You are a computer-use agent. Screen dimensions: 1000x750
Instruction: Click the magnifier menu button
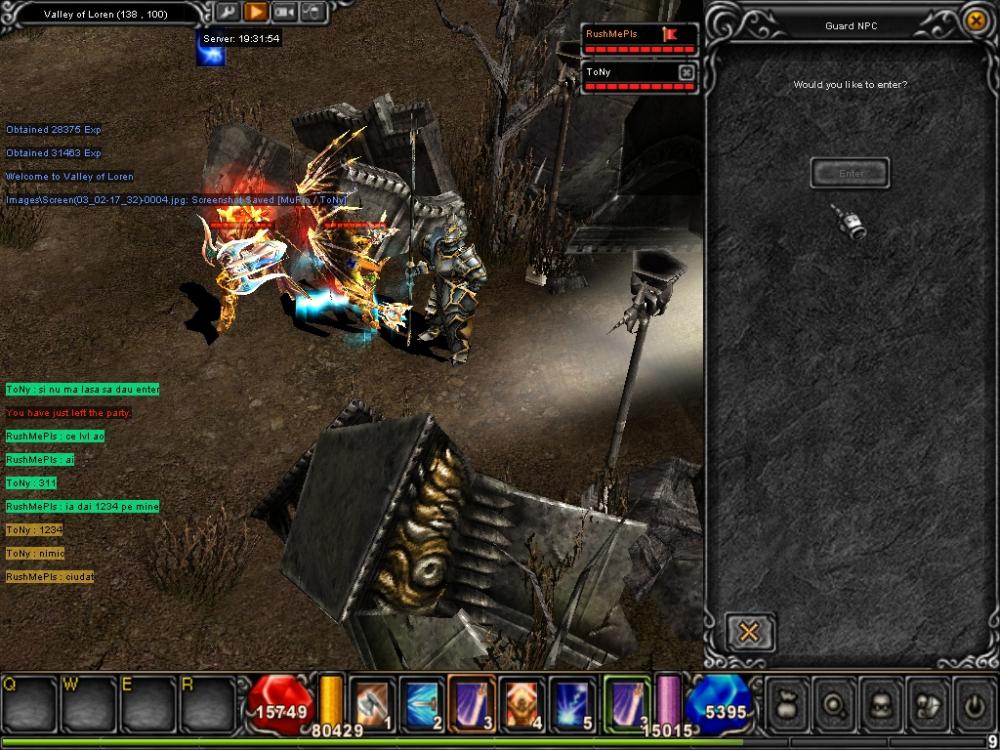[833, 704]
